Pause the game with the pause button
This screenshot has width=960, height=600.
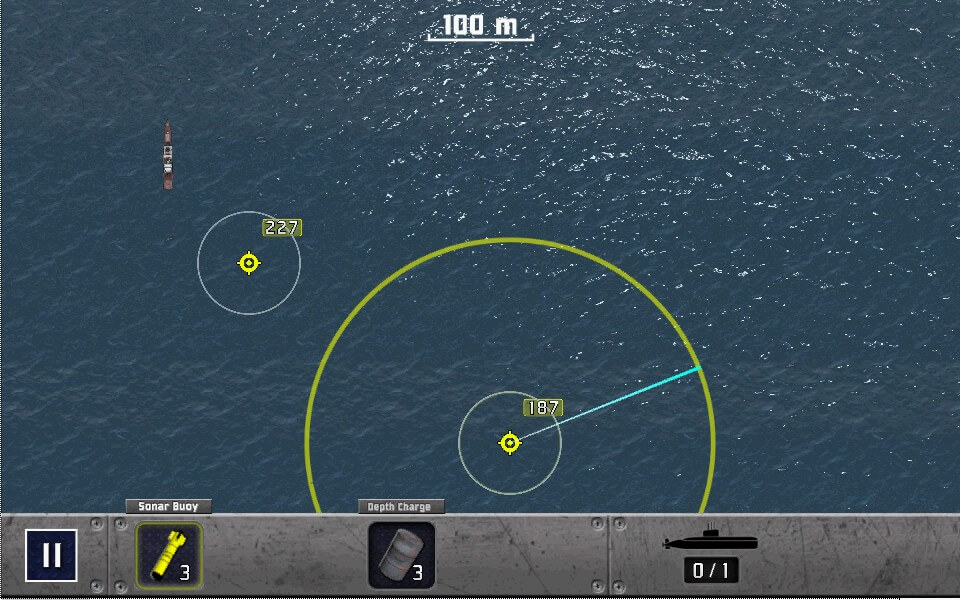pos(51,555)
